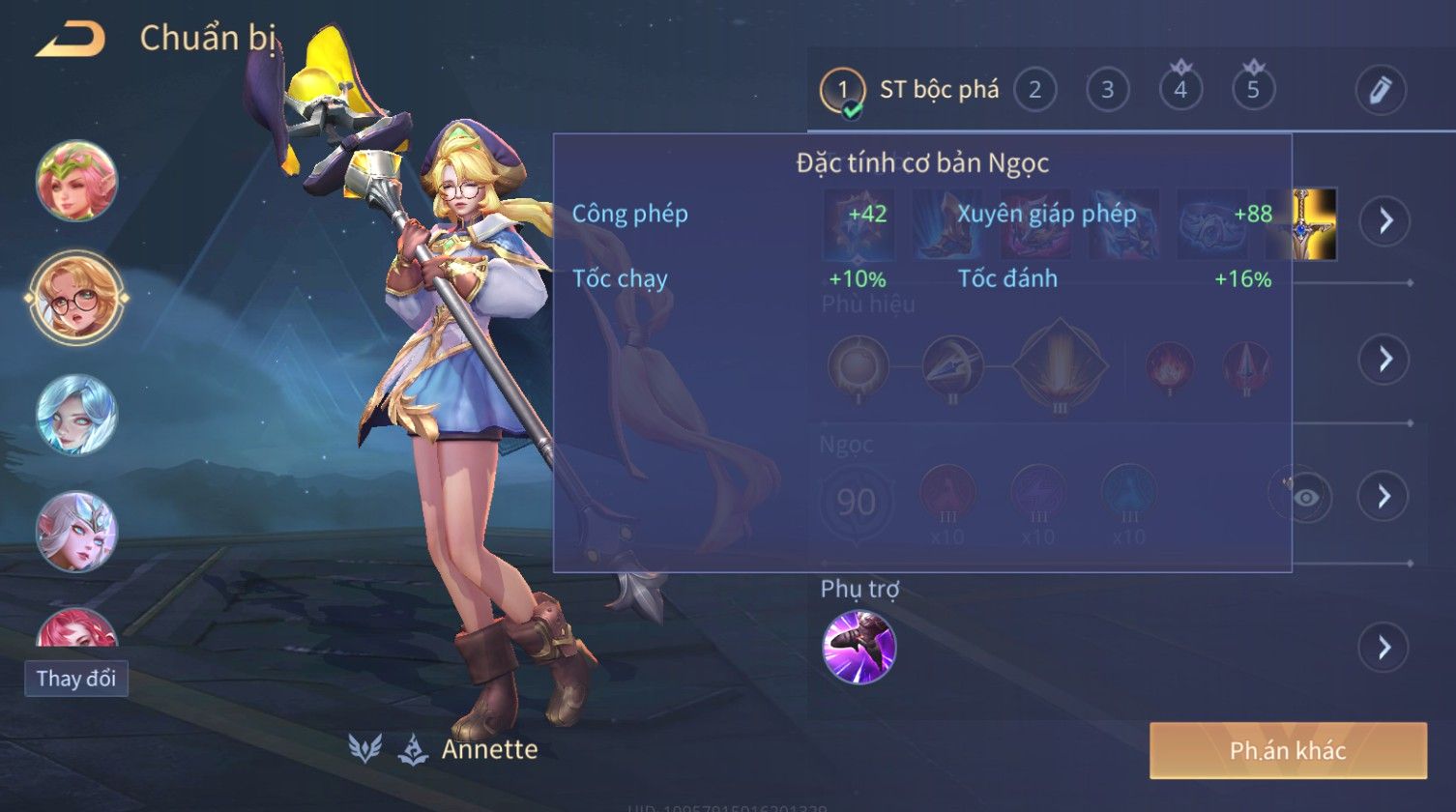1456x812 pixels.
Task: Edit preset name with pencil icon
Action: [x=1380, y=91]
